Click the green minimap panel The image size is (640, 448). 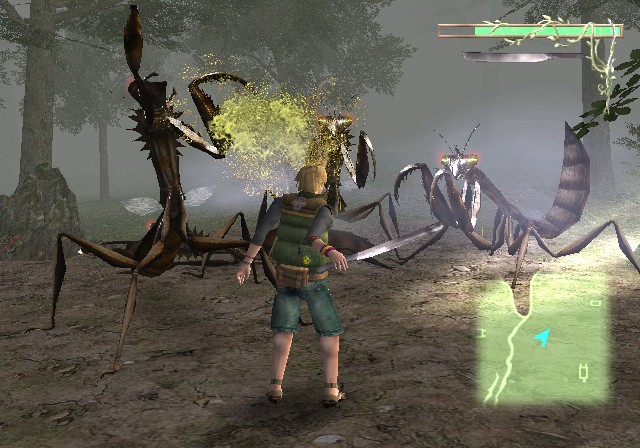tap(543, 340)
